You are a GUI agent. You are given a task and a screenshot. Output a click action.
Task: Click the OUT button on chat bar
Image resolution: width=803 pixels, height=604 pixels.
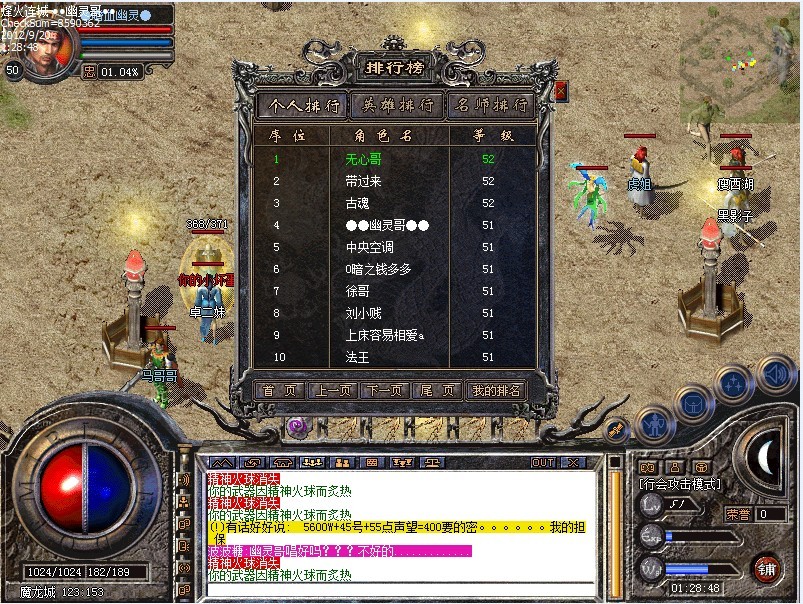tap(543, 463)
